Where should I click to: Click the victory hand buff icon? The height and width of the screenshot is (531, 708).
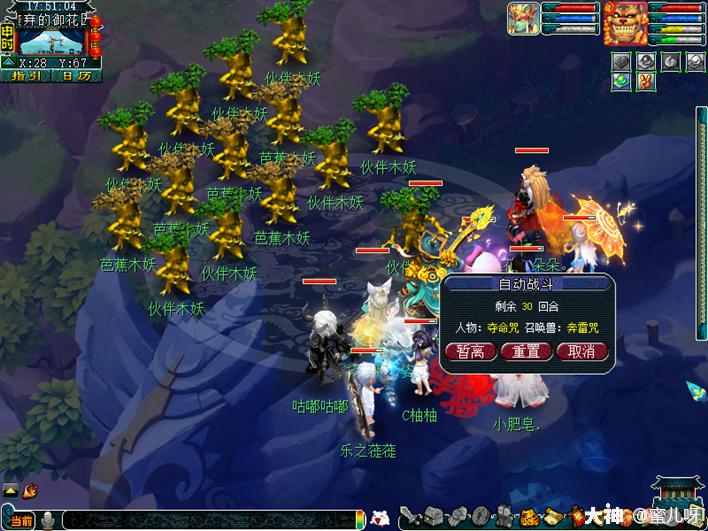coord(646,82)
